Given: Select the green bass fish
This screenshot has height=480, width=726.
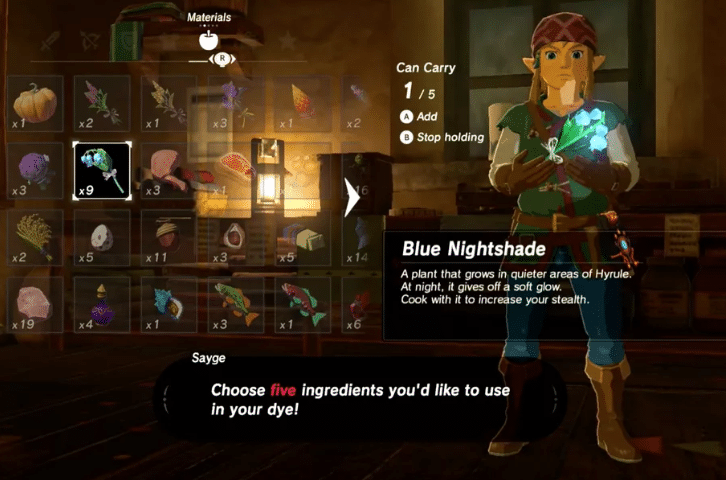Looking at the screenshot, I should tap(234, 304).
